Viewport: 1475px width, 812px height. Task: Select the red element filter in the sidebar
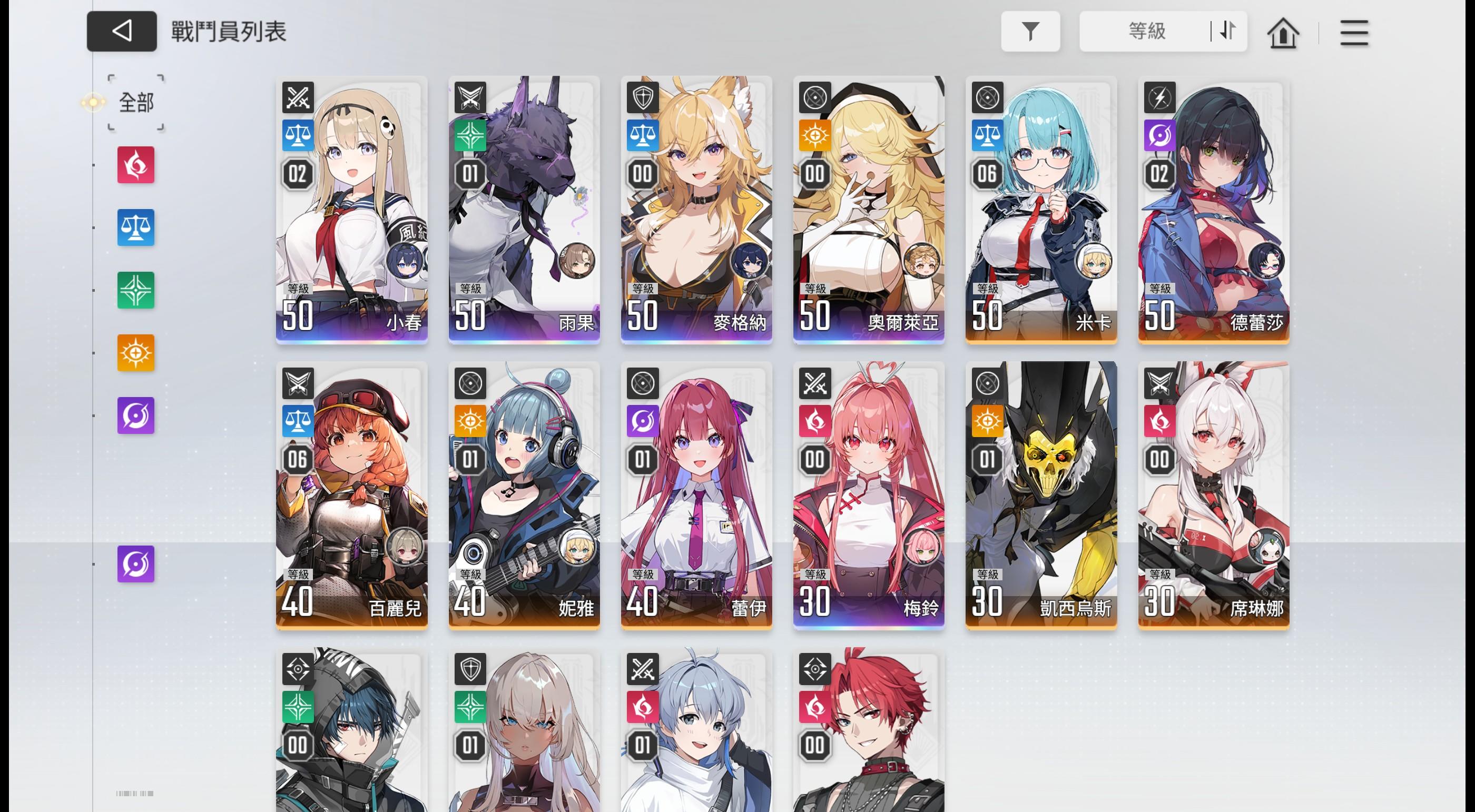coord(136,165)
